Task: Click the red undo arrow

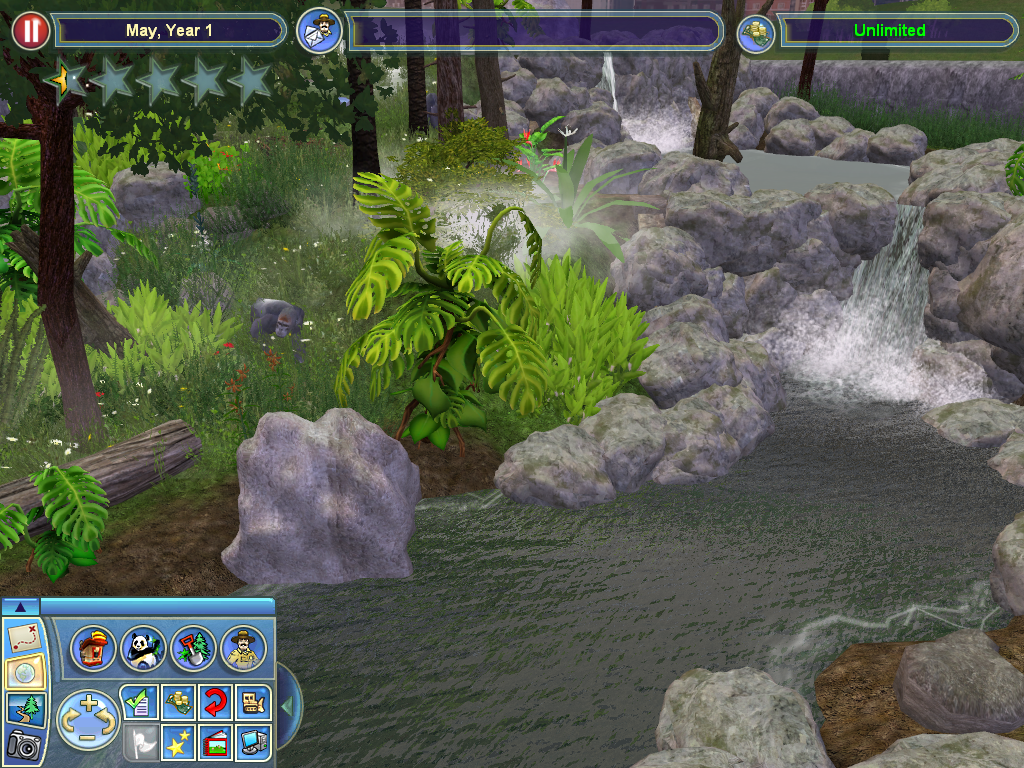Action: (214, 702)
